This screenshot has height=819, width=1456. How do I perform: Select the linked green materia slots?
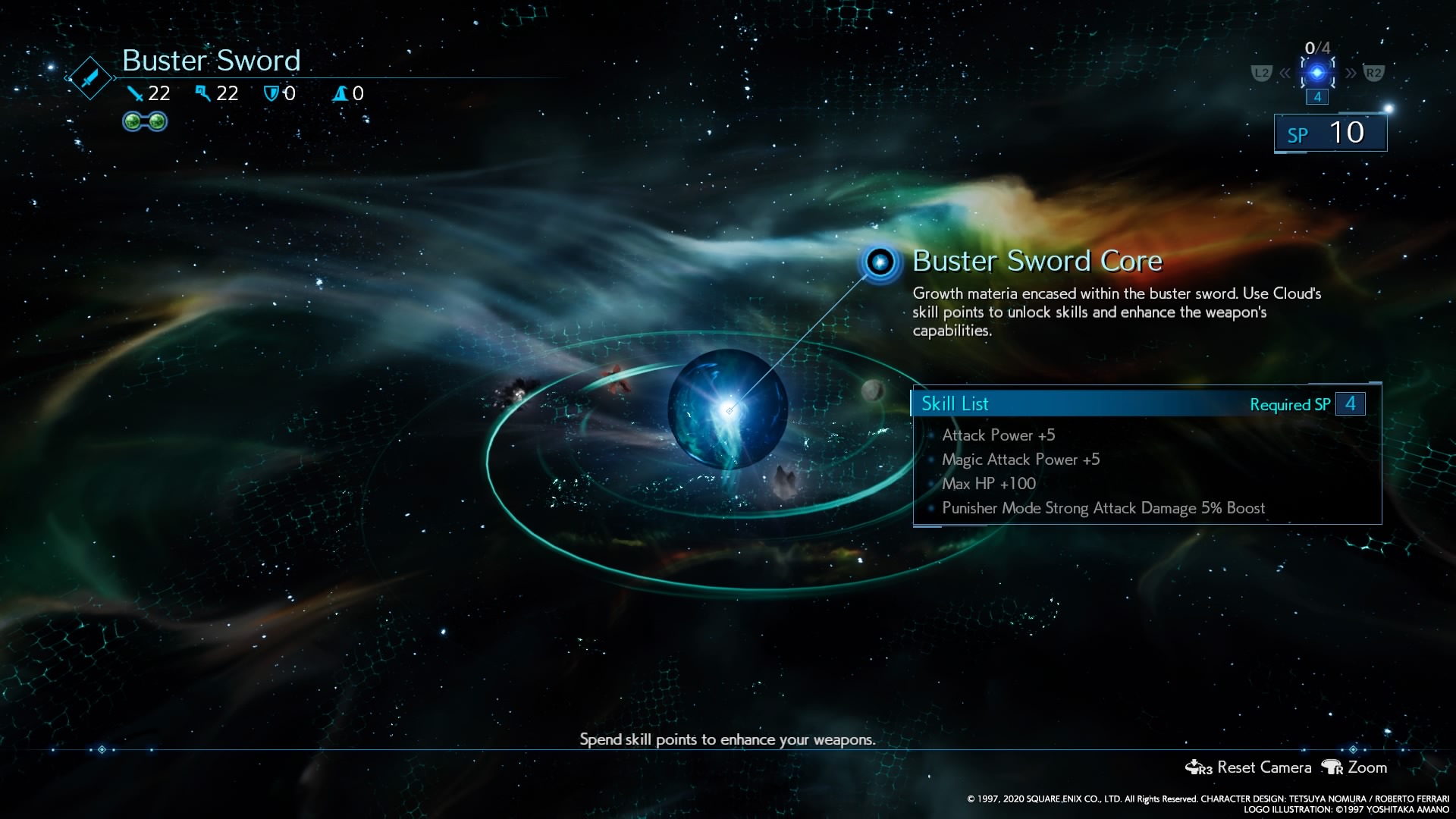145,121
